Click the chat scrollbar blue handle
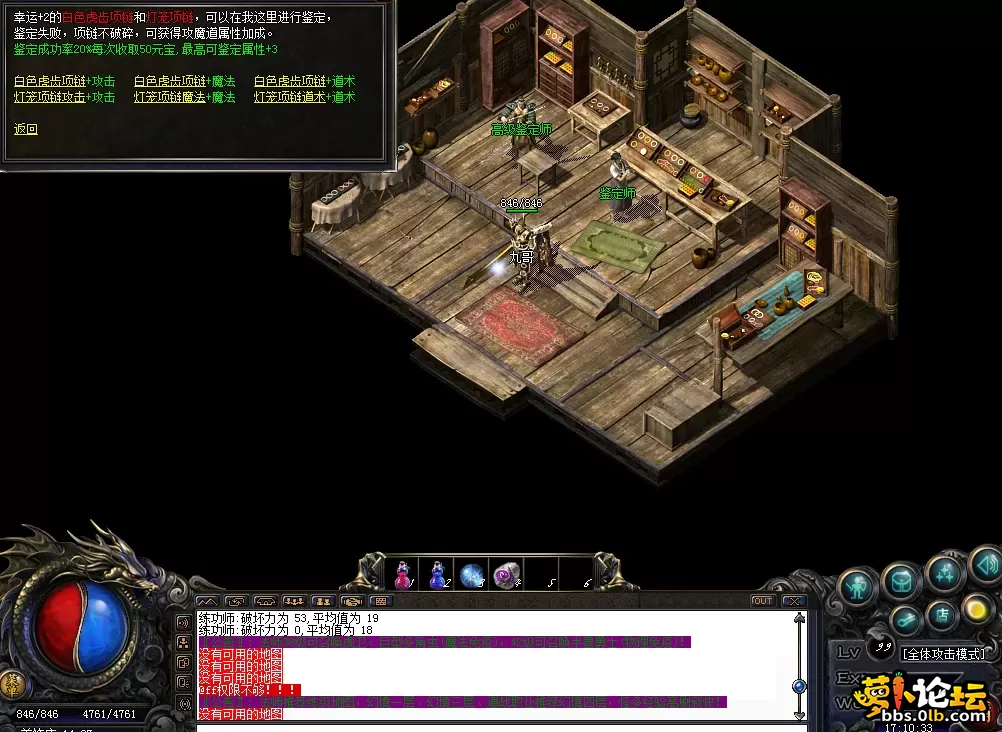This screenshot has height=732, width=1002. (798, 686)
